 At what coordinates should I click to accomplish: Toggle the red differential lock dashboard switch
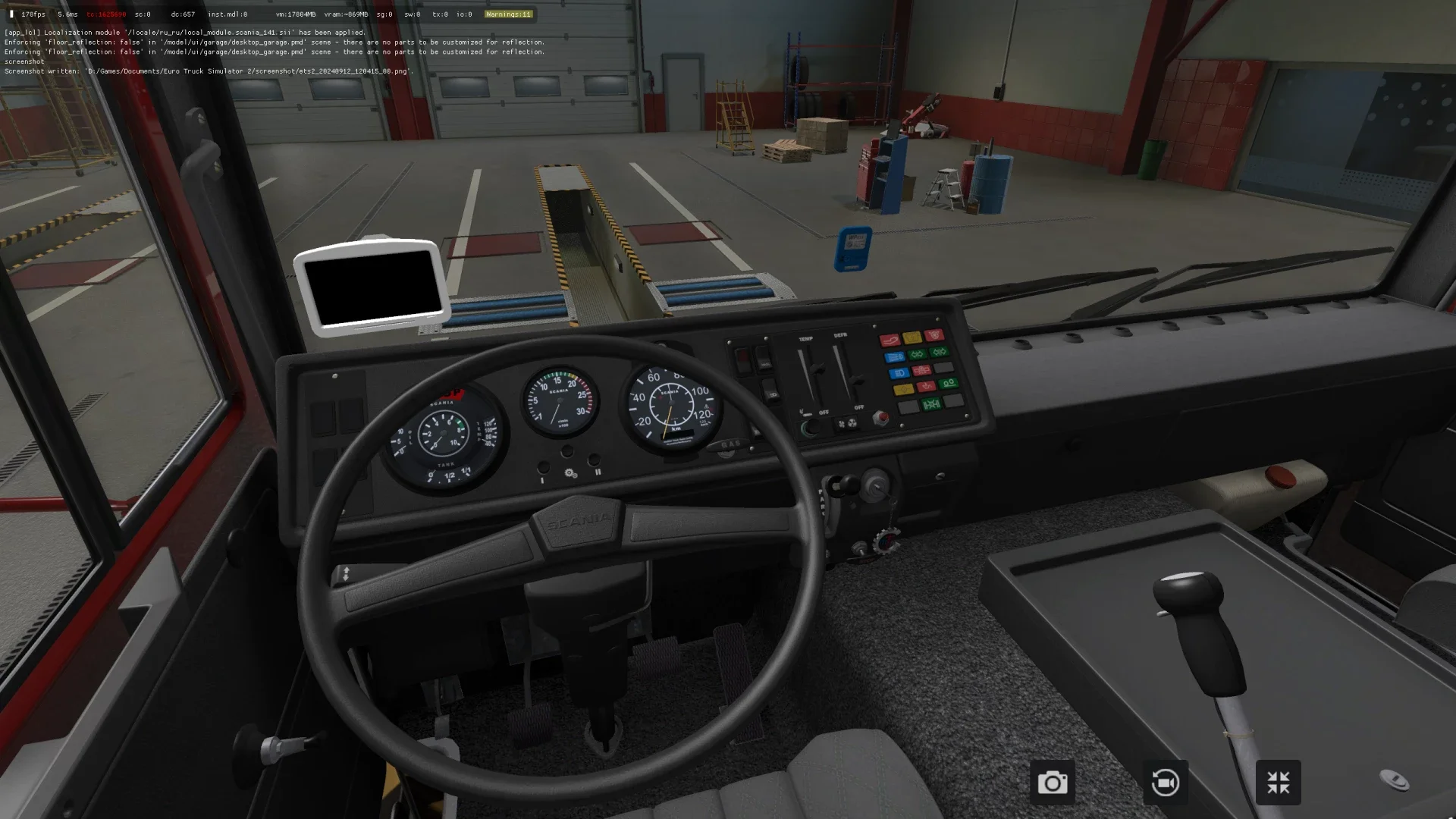click(x=922, y=371)
